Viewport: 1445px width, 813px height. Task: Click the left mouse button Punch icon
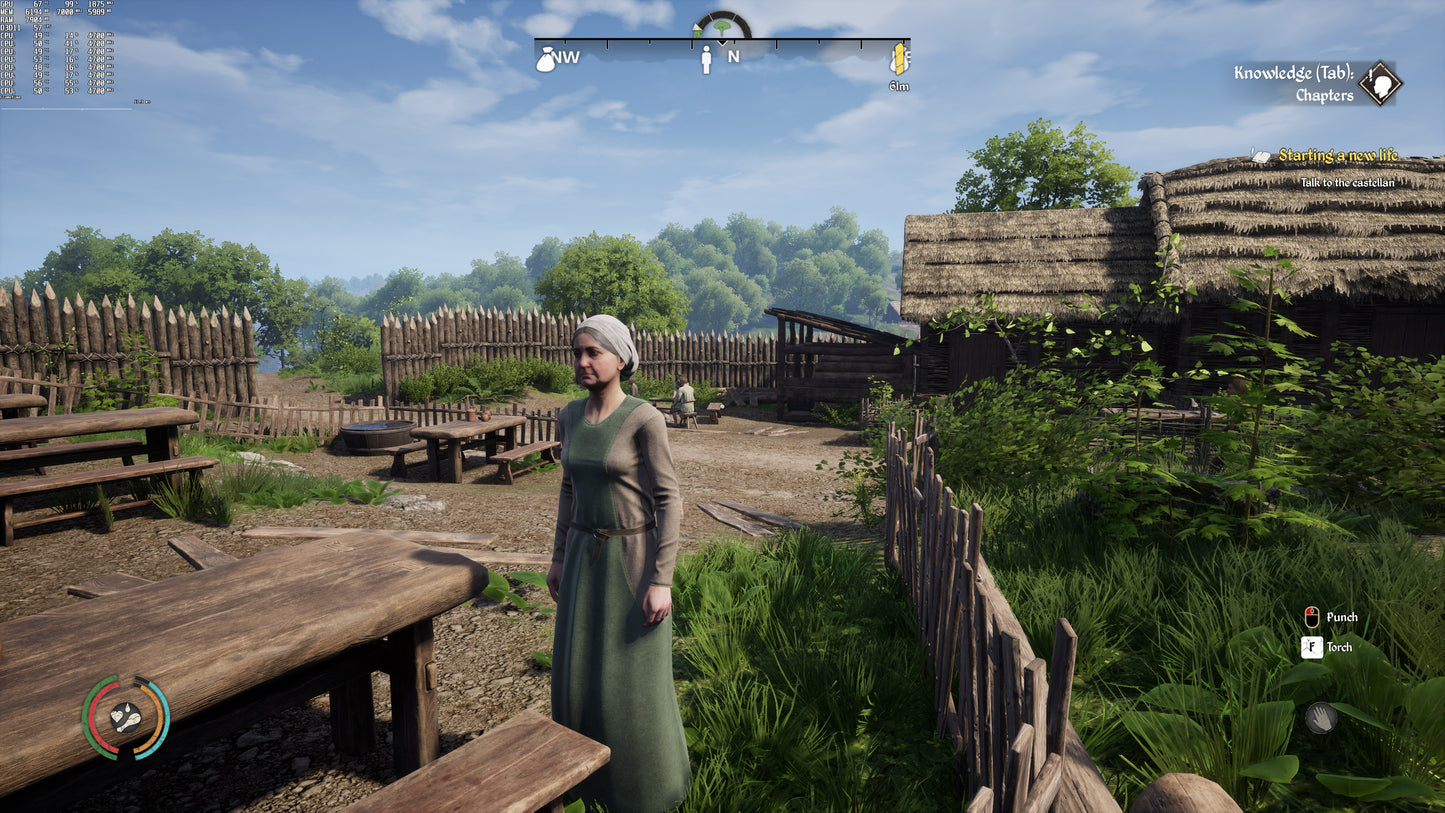(x=1310, y=618)
